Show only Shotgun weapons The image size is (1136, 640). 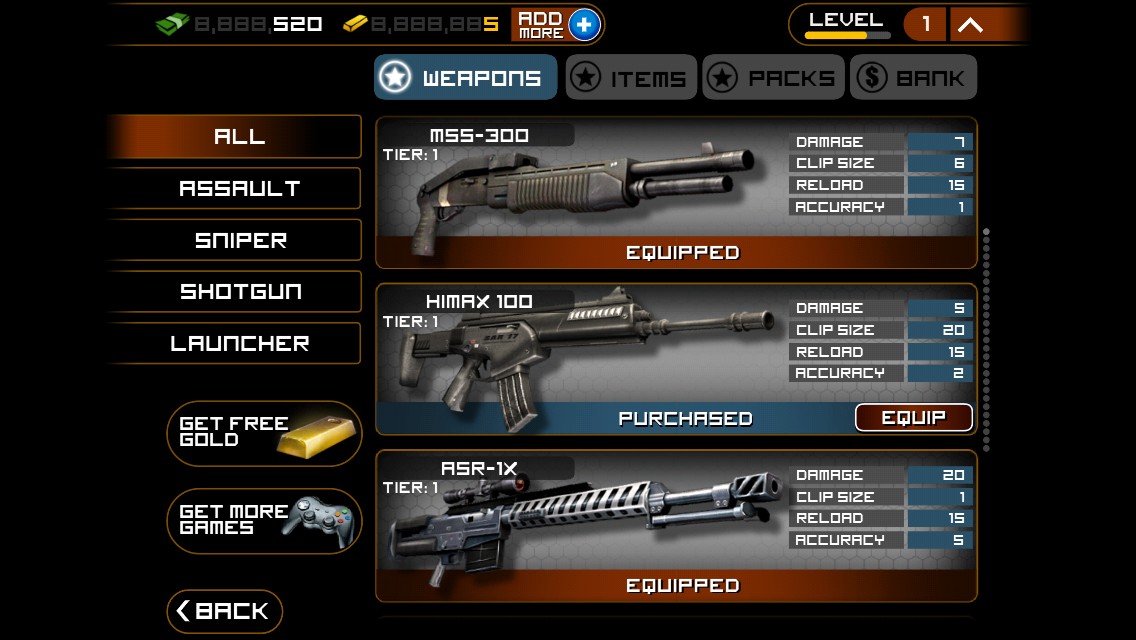point(237,292)
